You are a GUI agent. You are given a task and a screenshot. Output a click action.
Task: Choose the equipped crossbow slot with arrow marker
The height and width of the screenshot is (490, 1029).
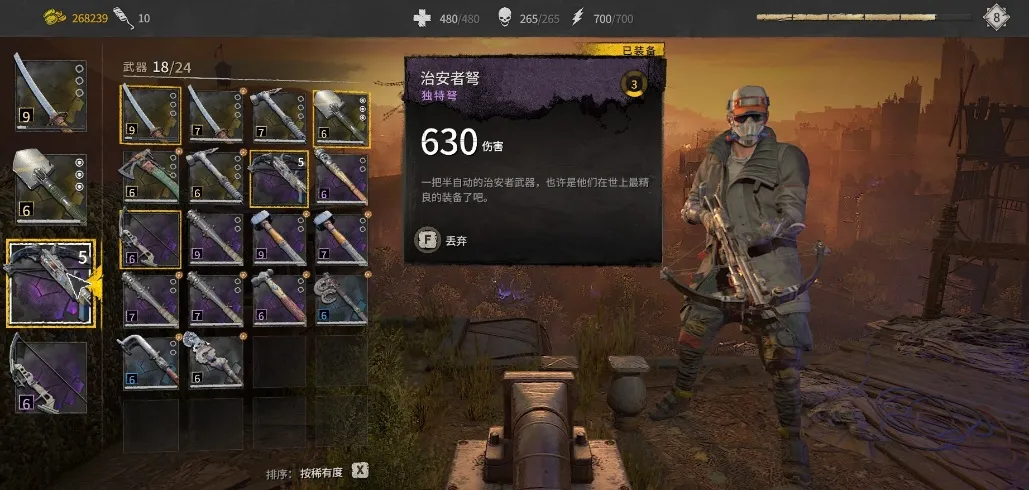50,283
